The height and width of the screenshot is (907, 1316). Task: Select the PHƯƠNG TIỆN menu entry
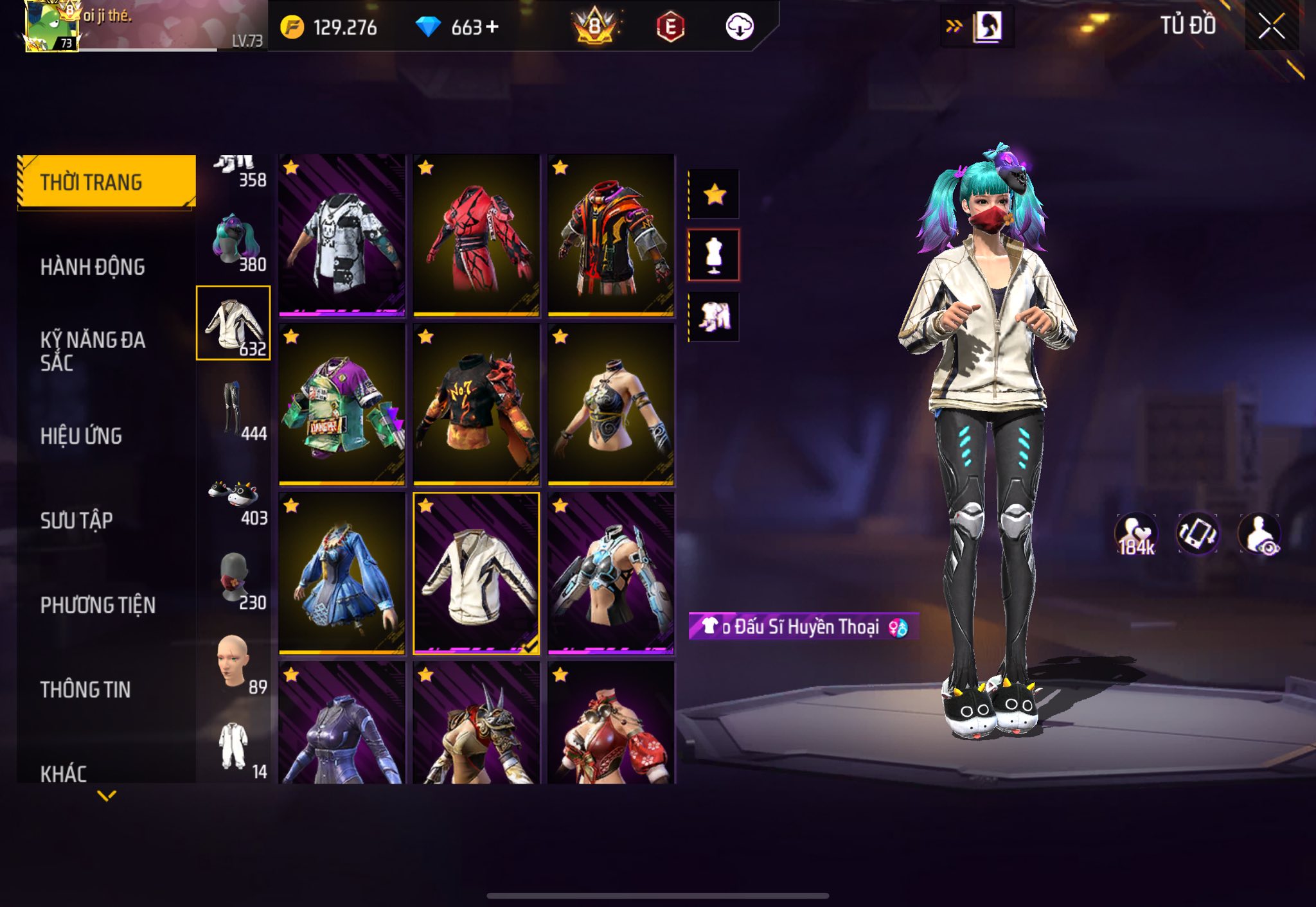98,604
